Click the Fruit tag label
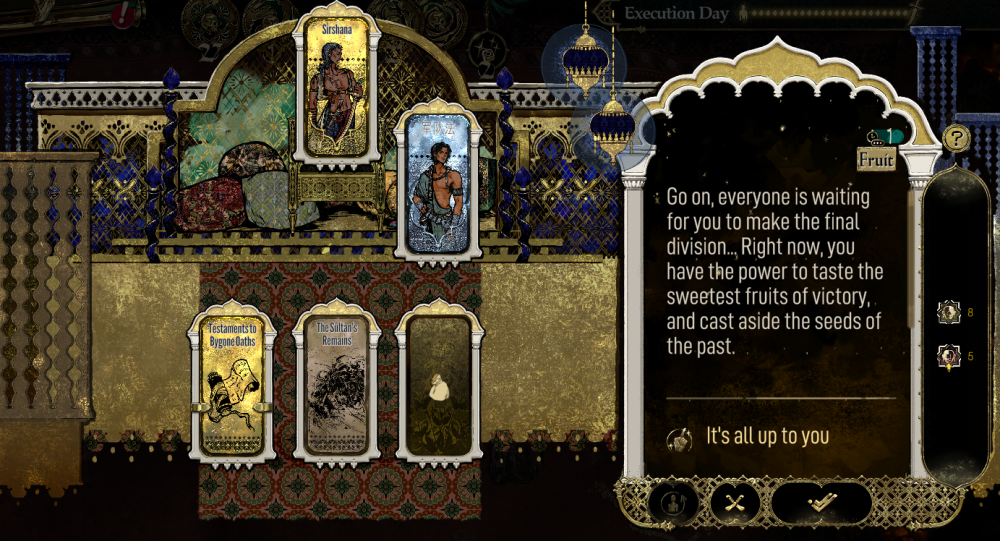1000x541 pixels. [877, 159]
